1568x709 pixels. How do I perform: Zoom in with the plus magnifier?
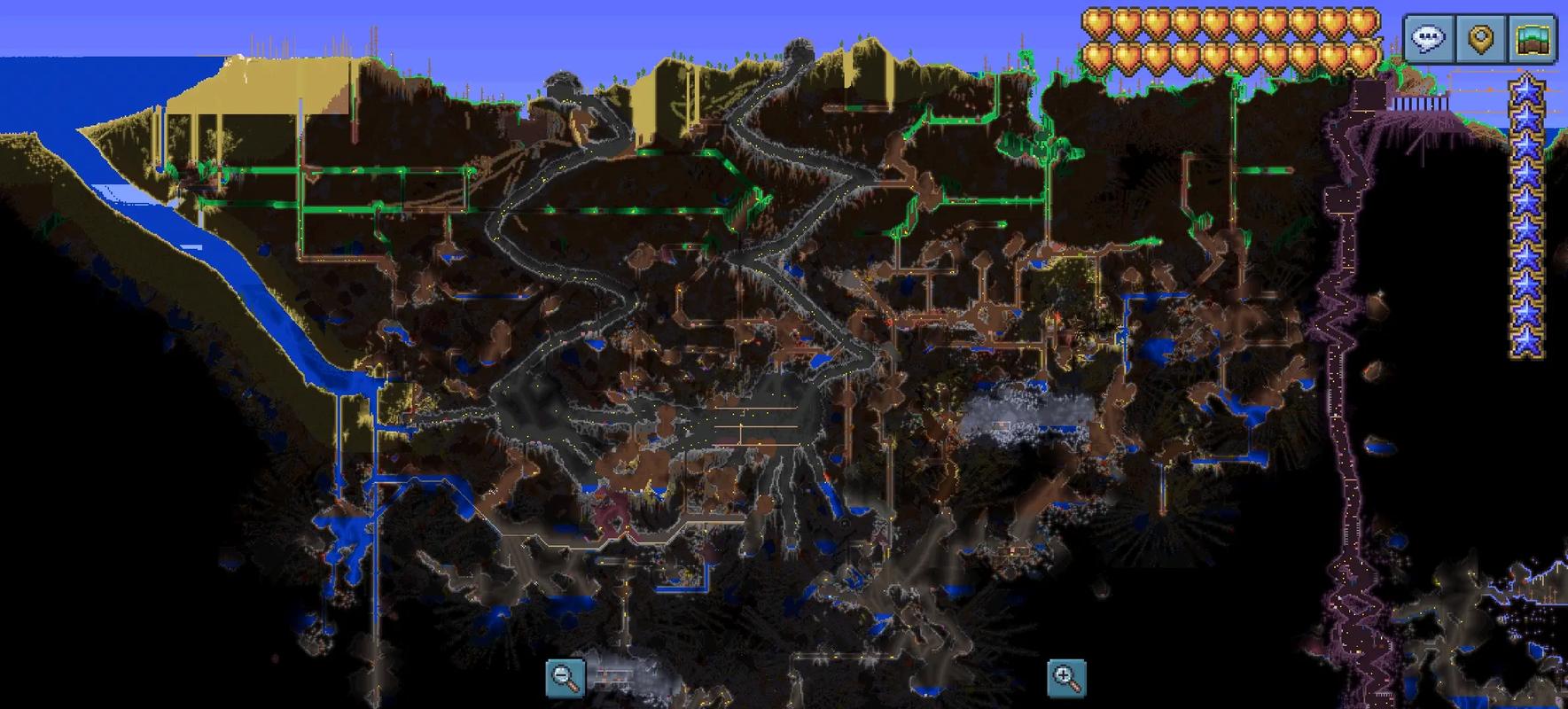1066,677
